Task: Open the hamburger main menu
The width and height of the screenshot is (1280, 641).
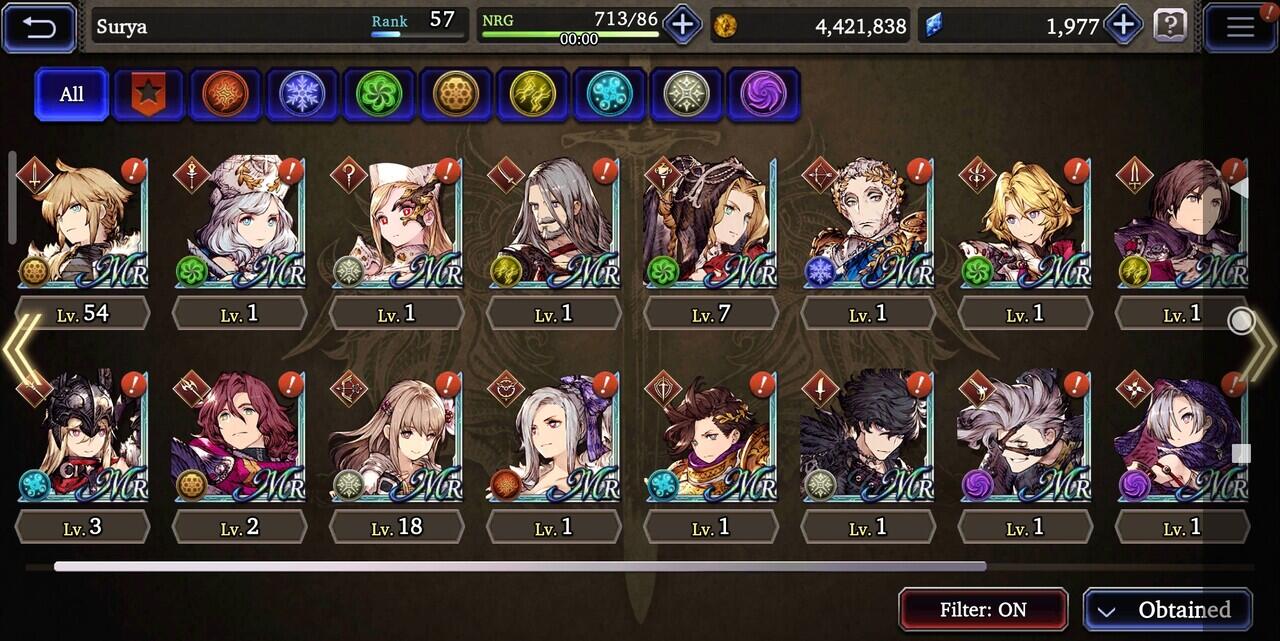Action: 1239,27
